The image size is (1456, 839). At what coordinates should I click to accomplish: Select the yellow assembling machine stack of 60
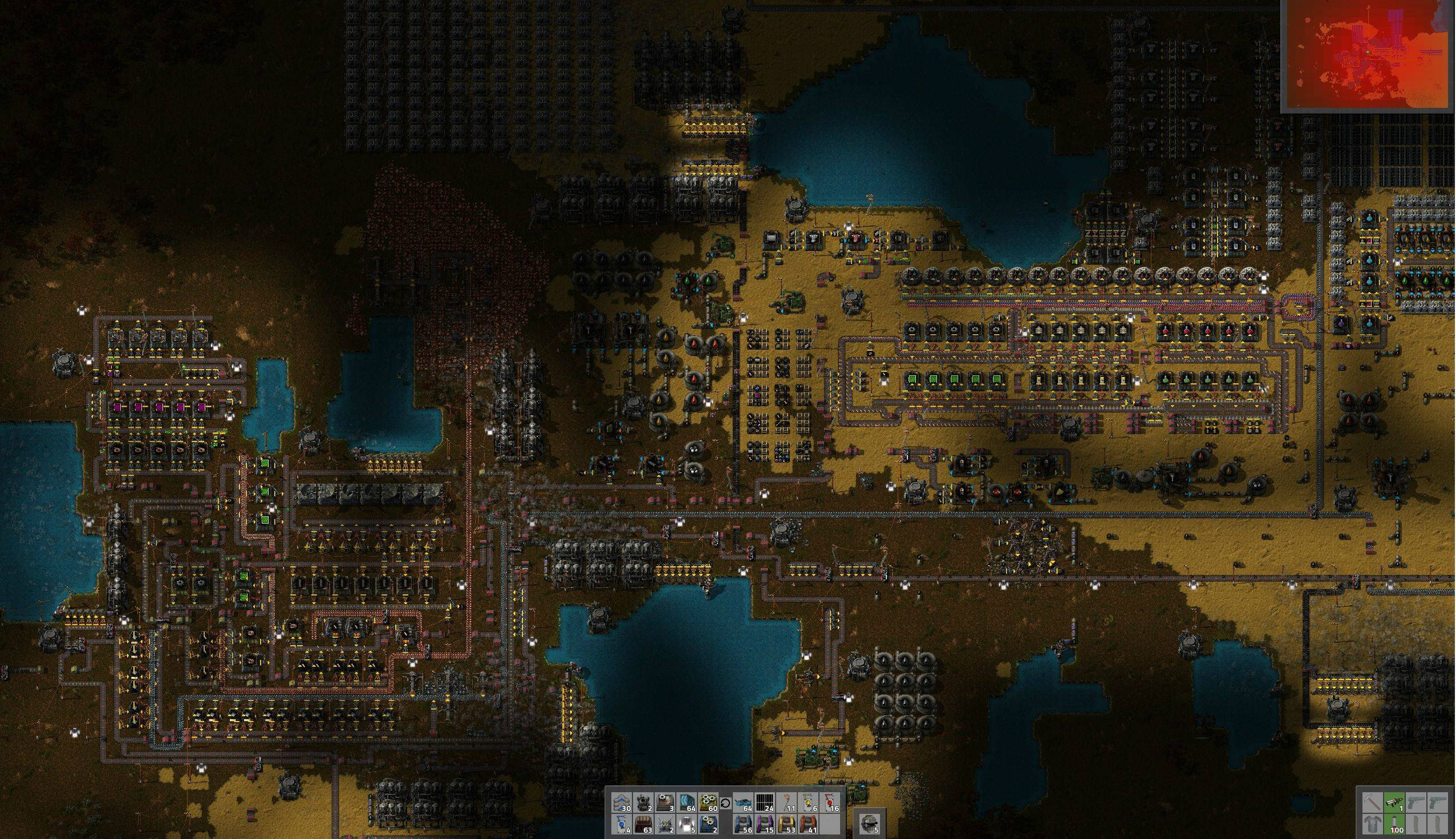click(x=709, y=802)
